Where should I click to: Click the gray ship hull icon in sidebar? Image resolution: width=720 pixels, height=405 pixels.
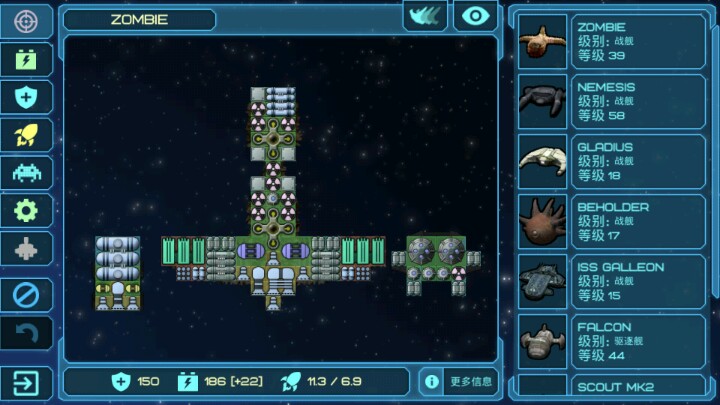click(26, 248)
